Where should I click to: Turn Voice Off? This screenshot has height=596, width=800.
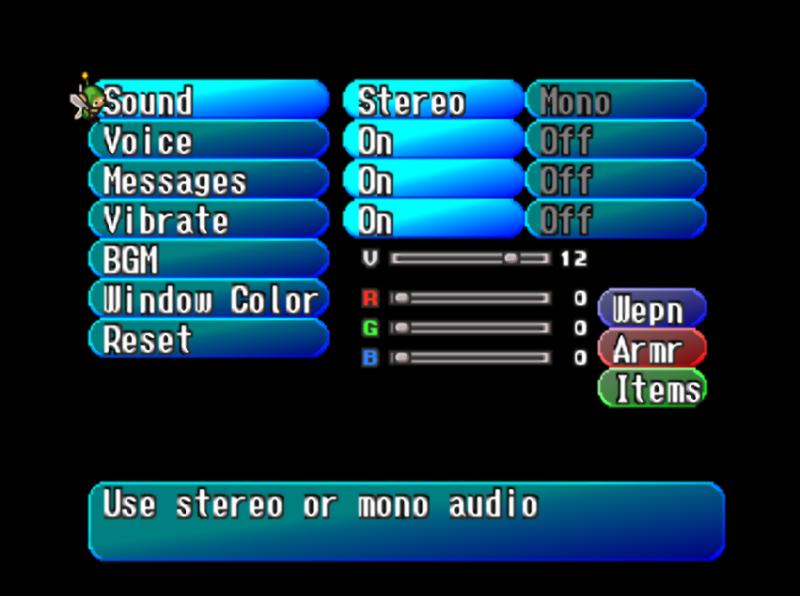616,141
